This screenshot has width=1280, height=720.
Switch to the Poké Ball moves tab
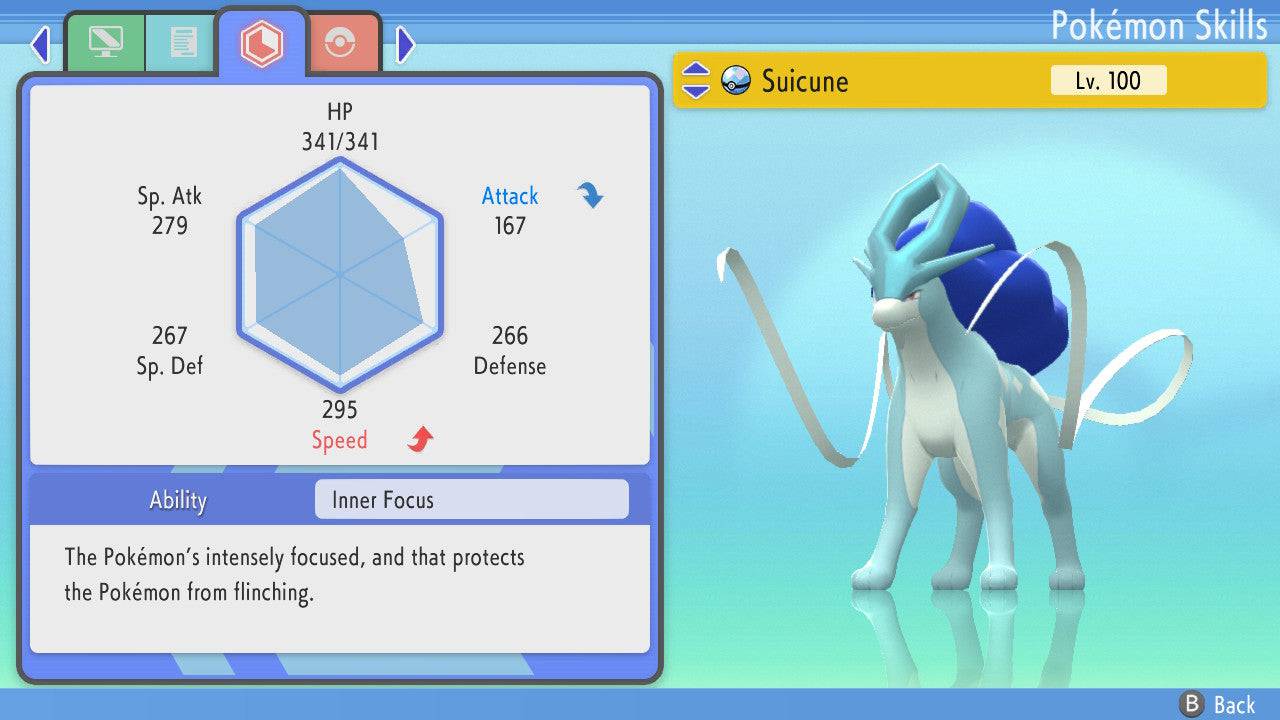(341, 43)
